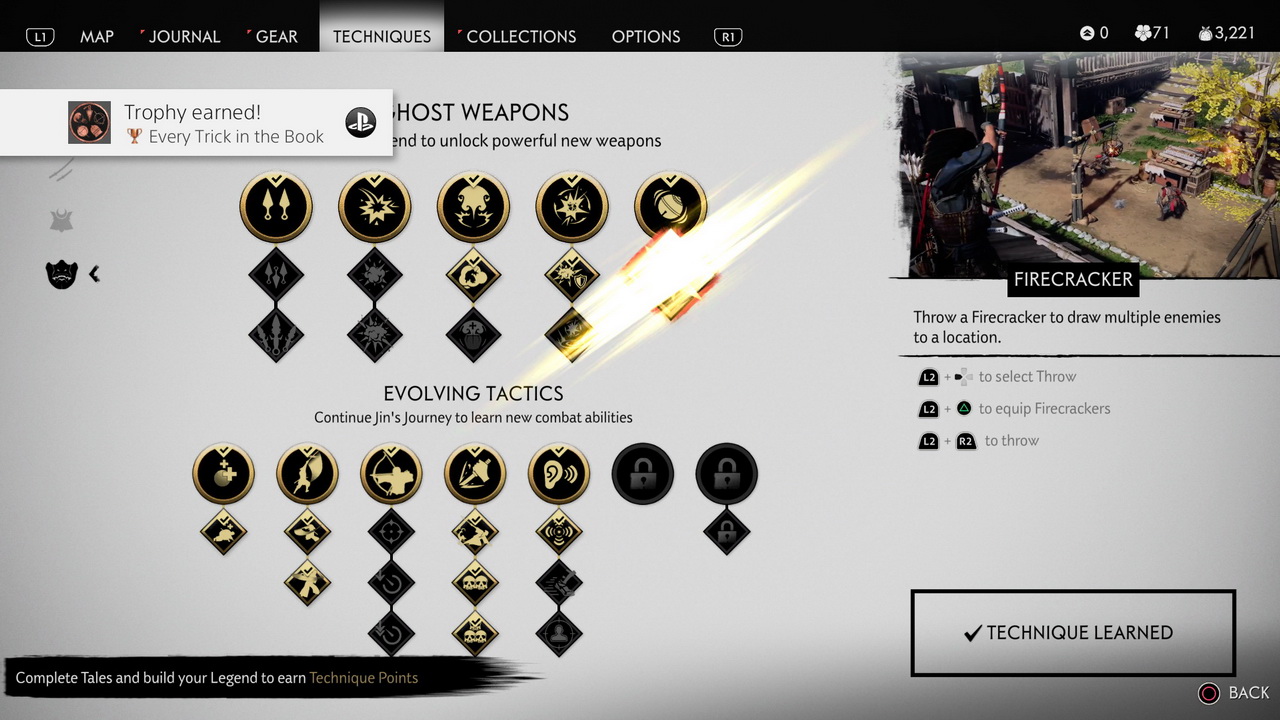Image resolution: width=1280 pixels, height=720 pixels.
Task: View the Firecracker preview thumbnail
Action: pyautogui.click(x=1089, y=165)
